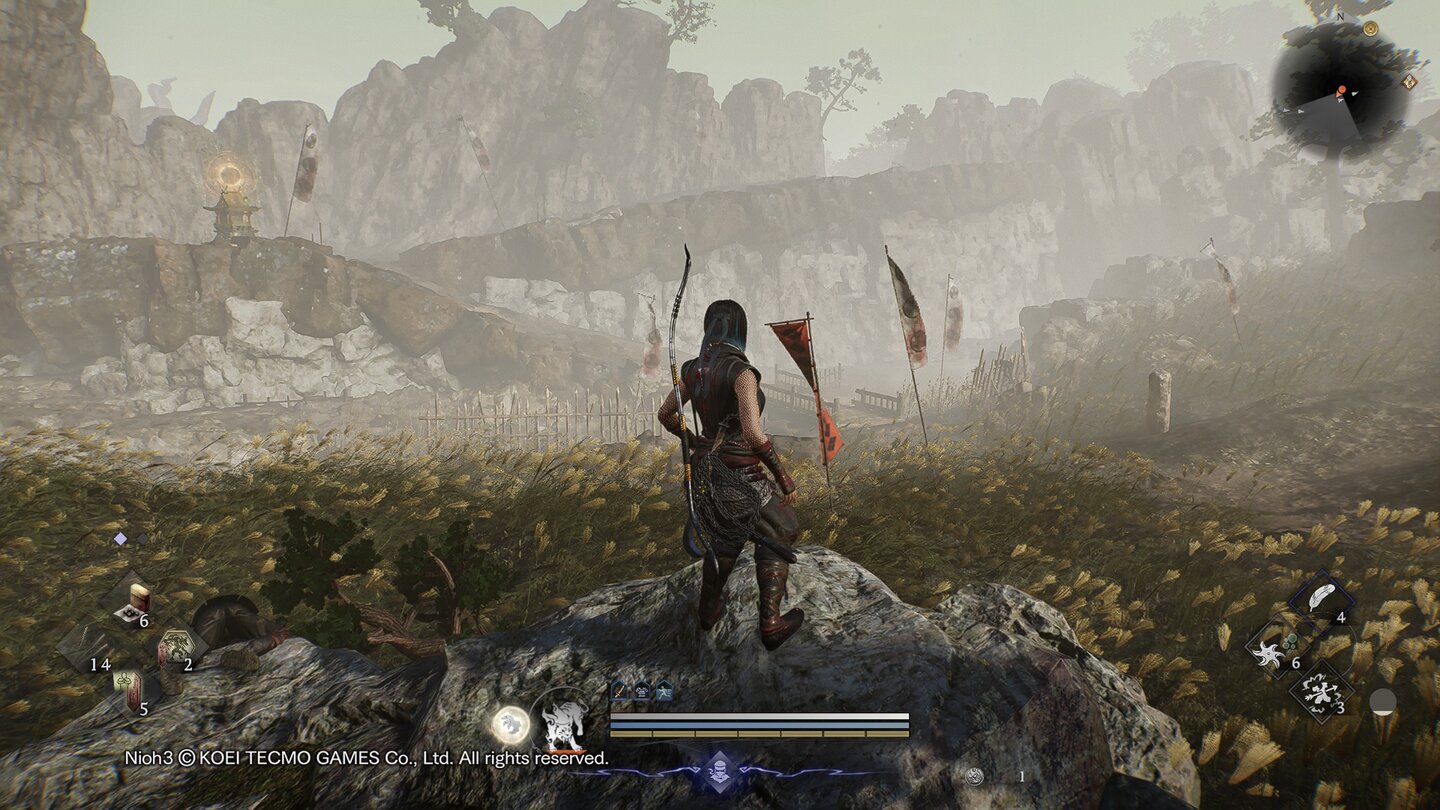Select the shuriken quick-item icon showing 6
Image resolution: width=1440 pixels, height=810 pixels.
(1269, 654)
